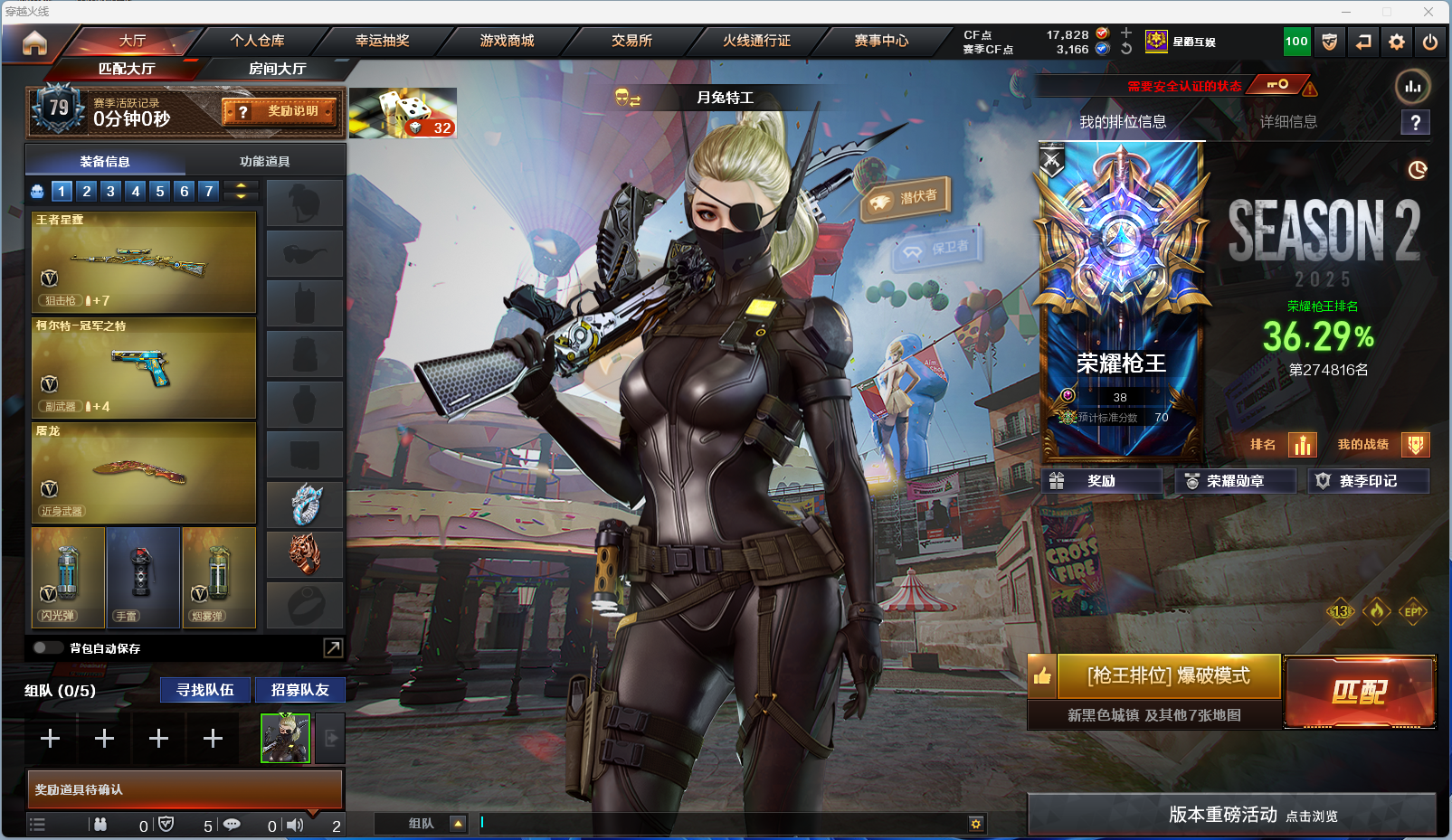Toggle 背包自动保存 auto-save switch

(45, 647)
